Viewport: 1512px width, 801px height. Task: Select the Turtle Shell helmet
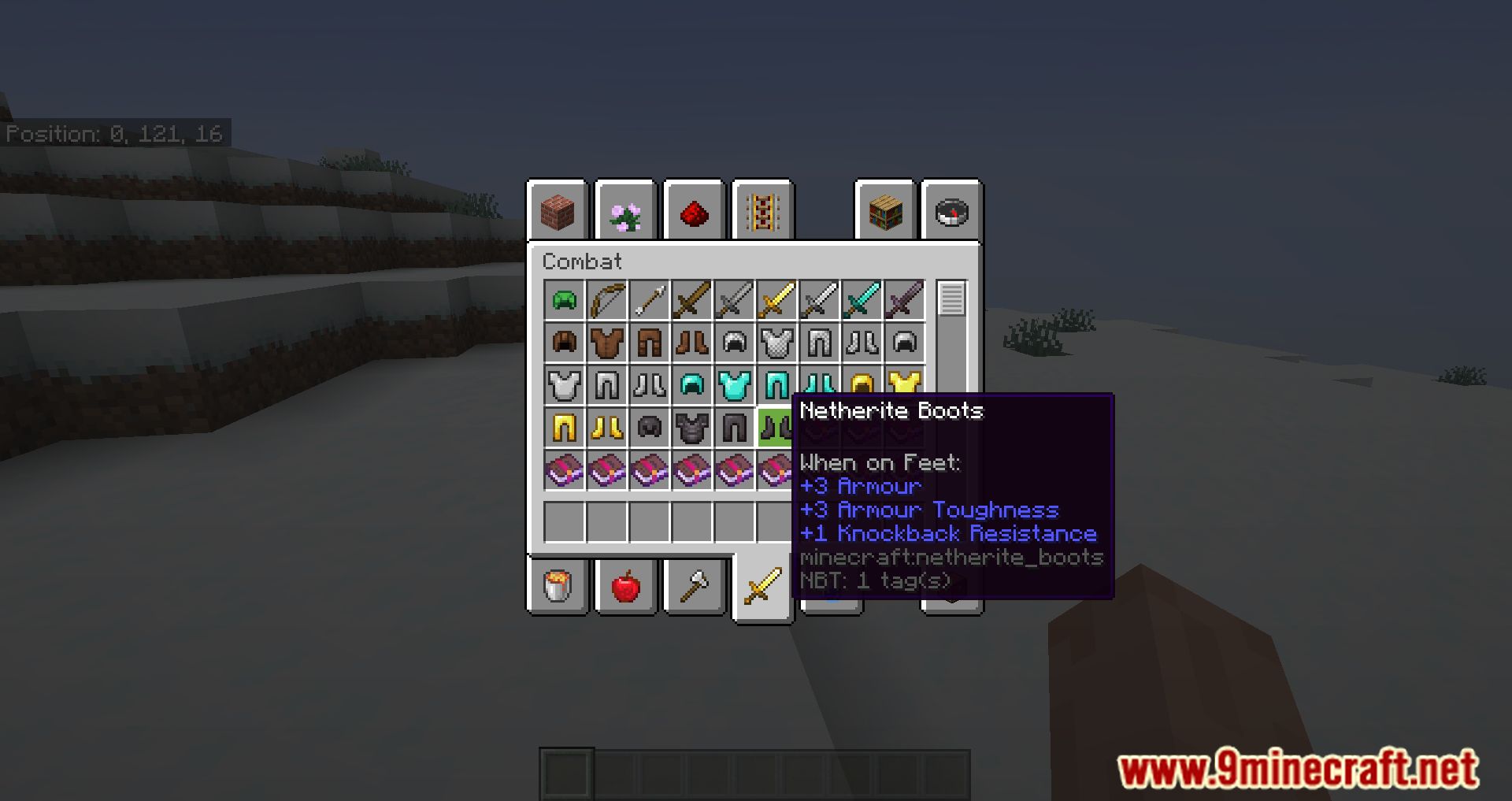564,300
